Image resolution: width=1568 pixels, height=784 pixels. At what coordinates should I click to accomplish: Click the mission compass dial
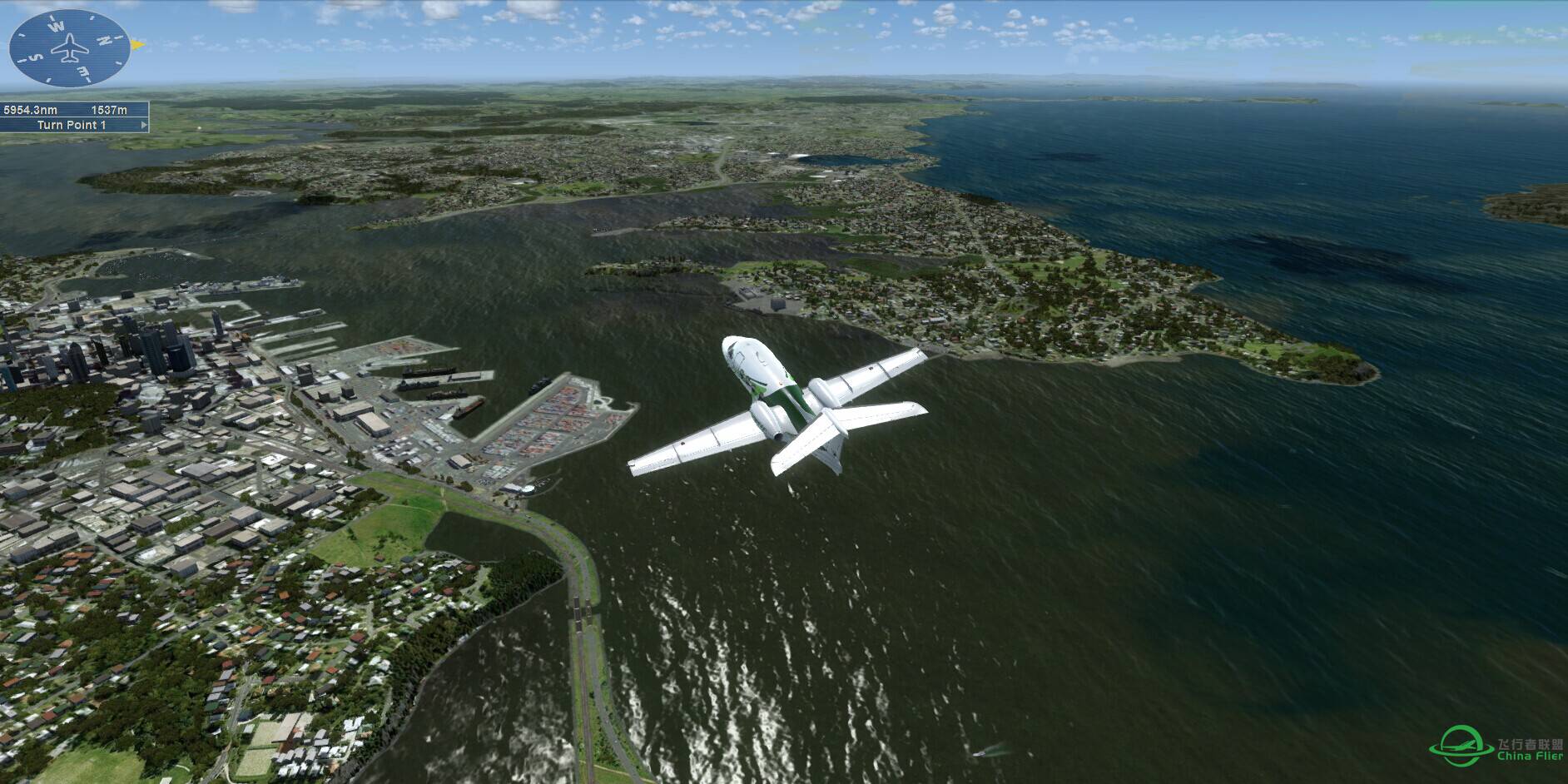tap(69, 47)
